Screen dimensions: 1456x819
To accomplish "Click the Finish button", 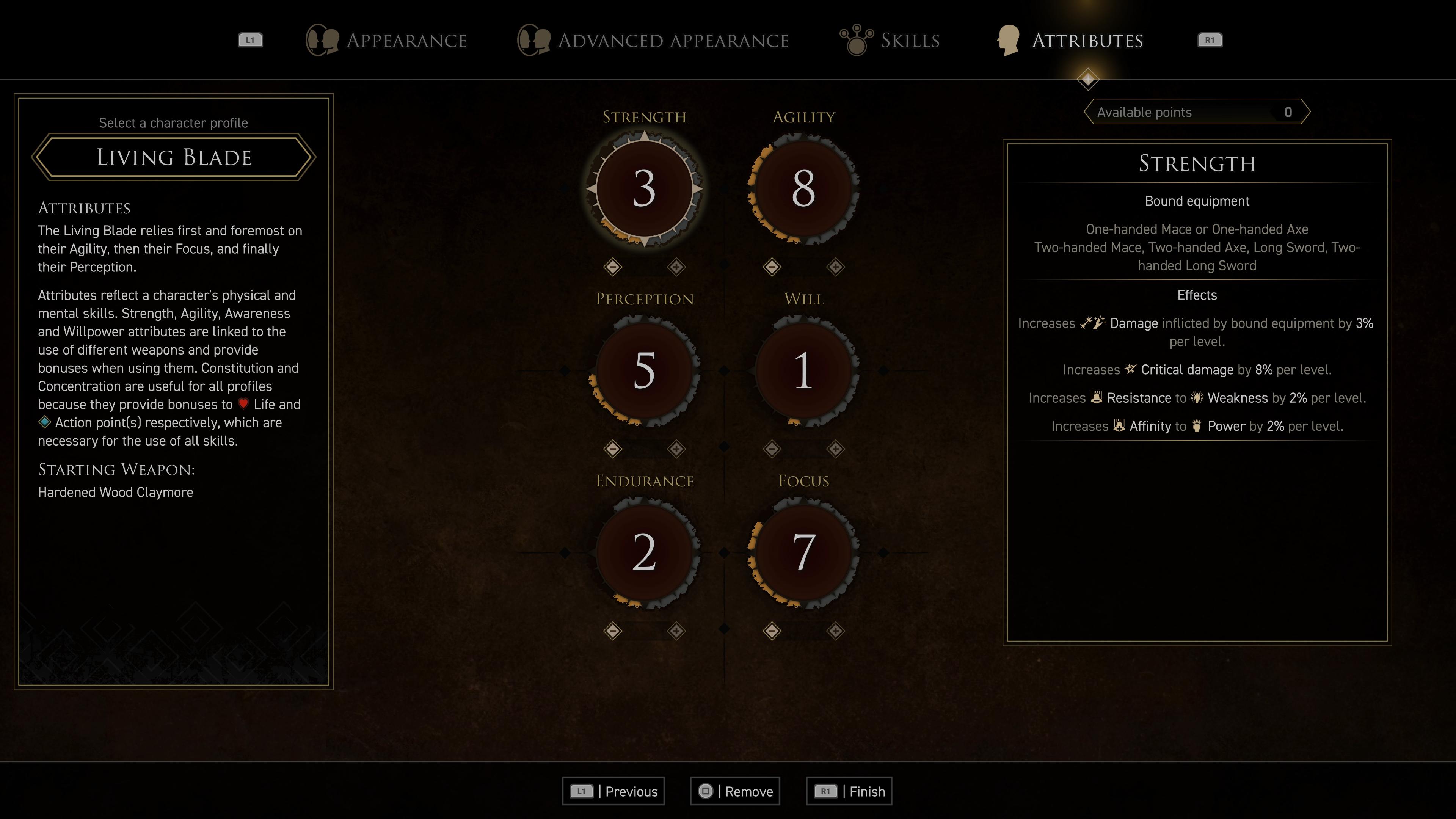I will pyautogui.click(x=849, y=791).
